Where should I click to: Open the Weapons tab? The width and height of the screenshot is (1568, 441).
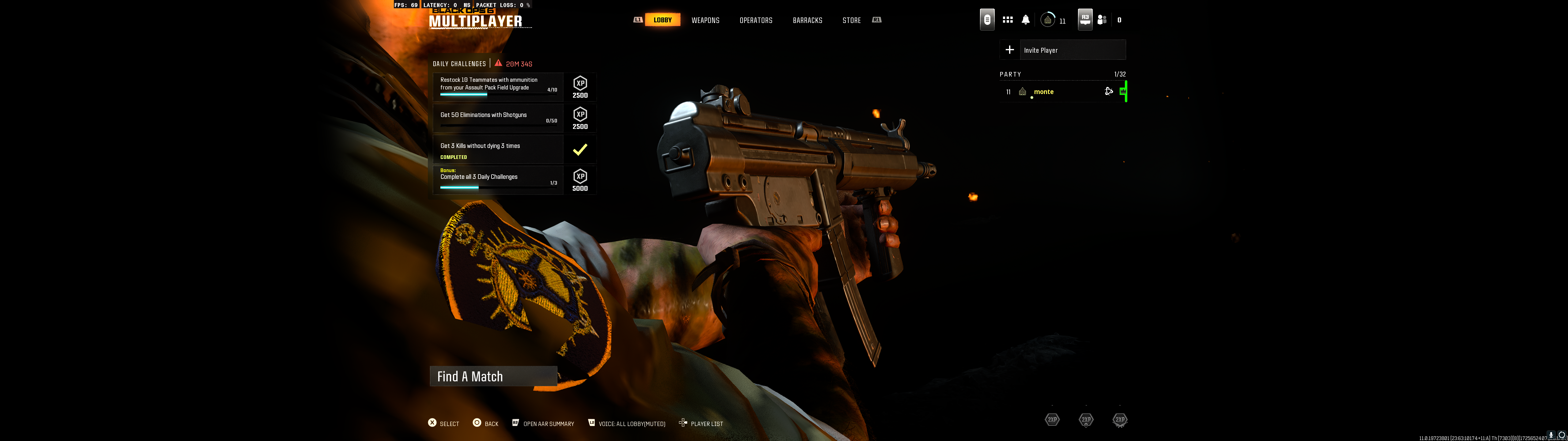[705, 20]
